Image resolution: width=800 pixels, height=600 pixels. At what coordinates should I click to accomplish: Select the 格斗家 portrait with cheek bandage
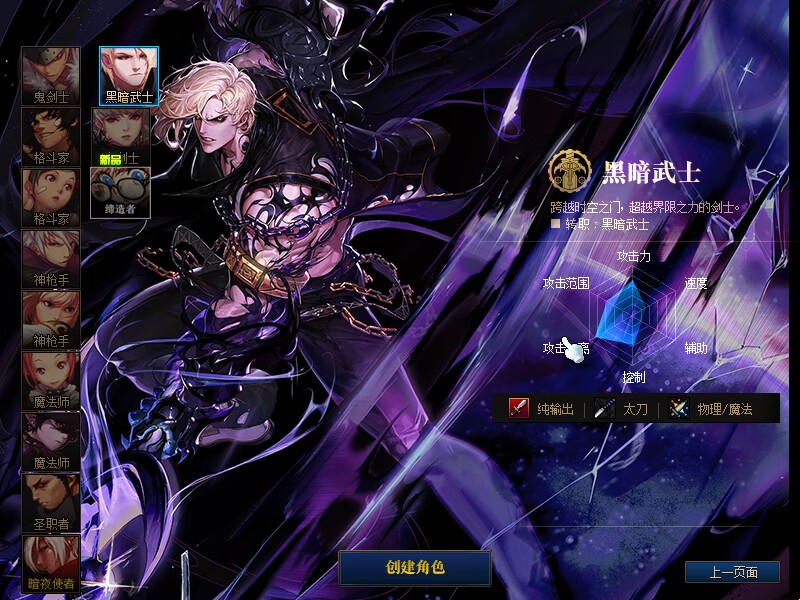pos(51,199)
